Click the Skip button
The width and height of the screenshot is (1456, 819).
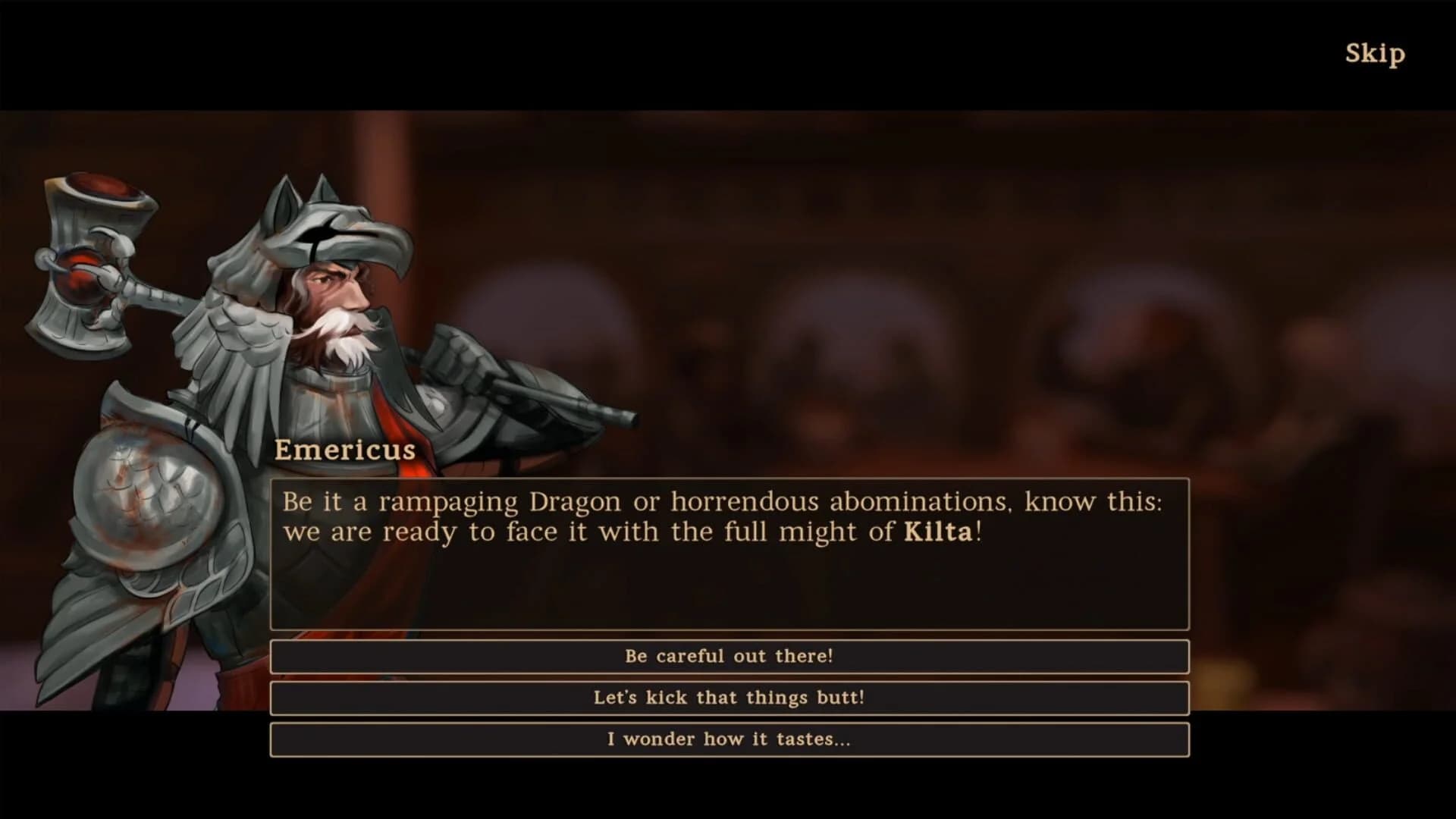pos(1376,53)
